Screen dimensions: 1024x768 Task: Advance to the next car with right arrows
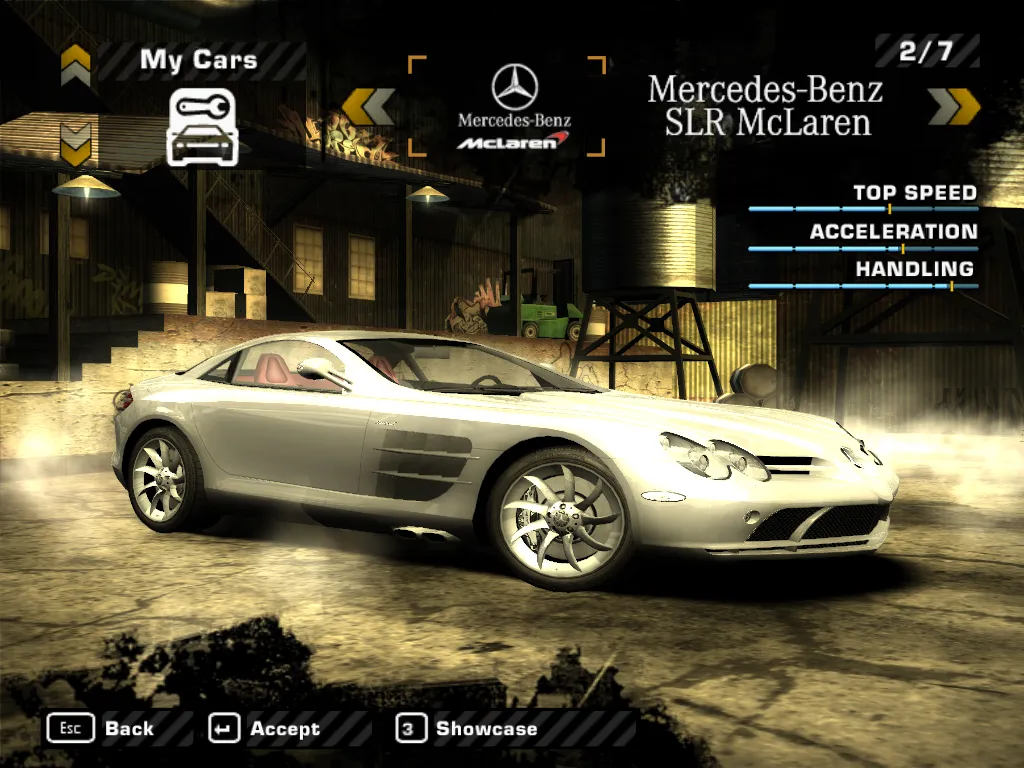pyautogui.click(x=954, y=107)
